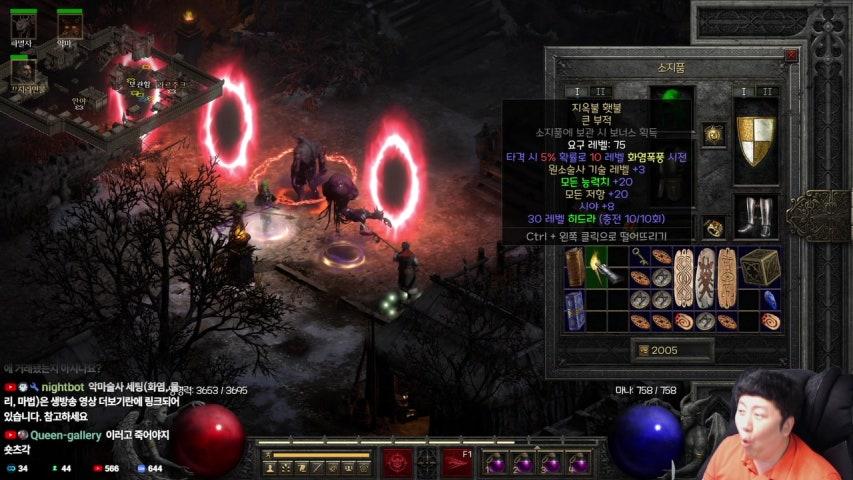
Task: Open the character screen from mini menu
Action: click(x=270, y=467)
